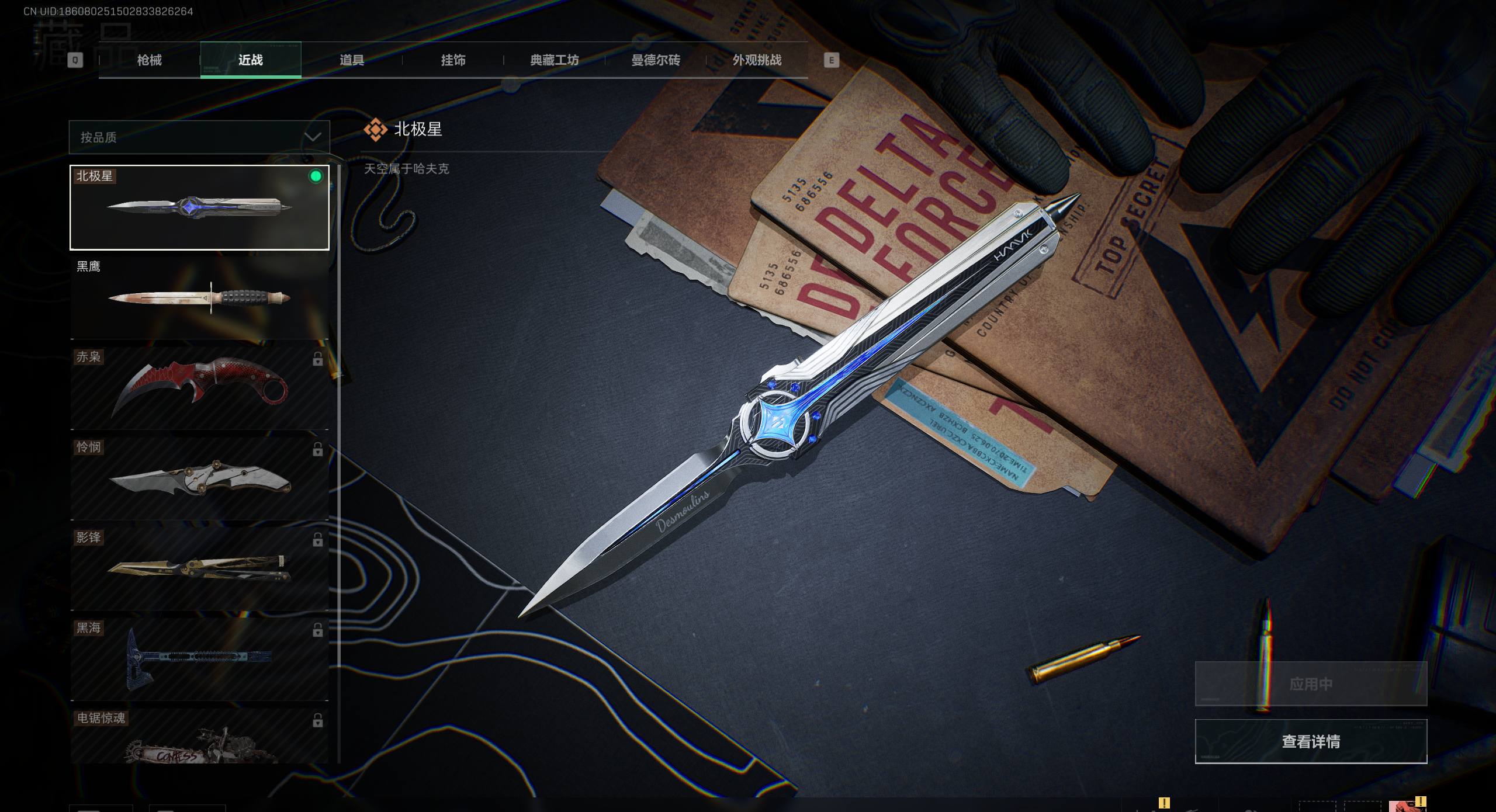Select the 北极星 knife skin
Screen dimensions: 1496x812
click(x=199, y=207)
